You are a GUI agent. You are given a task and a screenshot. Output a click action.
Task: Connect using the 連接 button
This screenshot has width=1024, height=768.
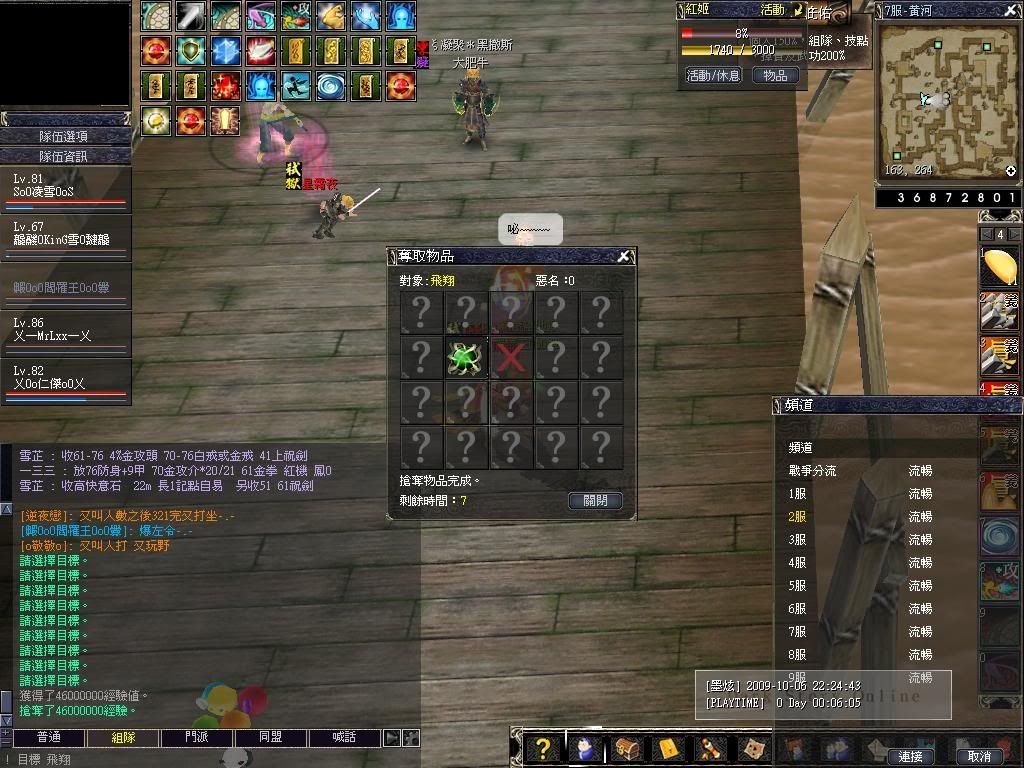[910, 756]
